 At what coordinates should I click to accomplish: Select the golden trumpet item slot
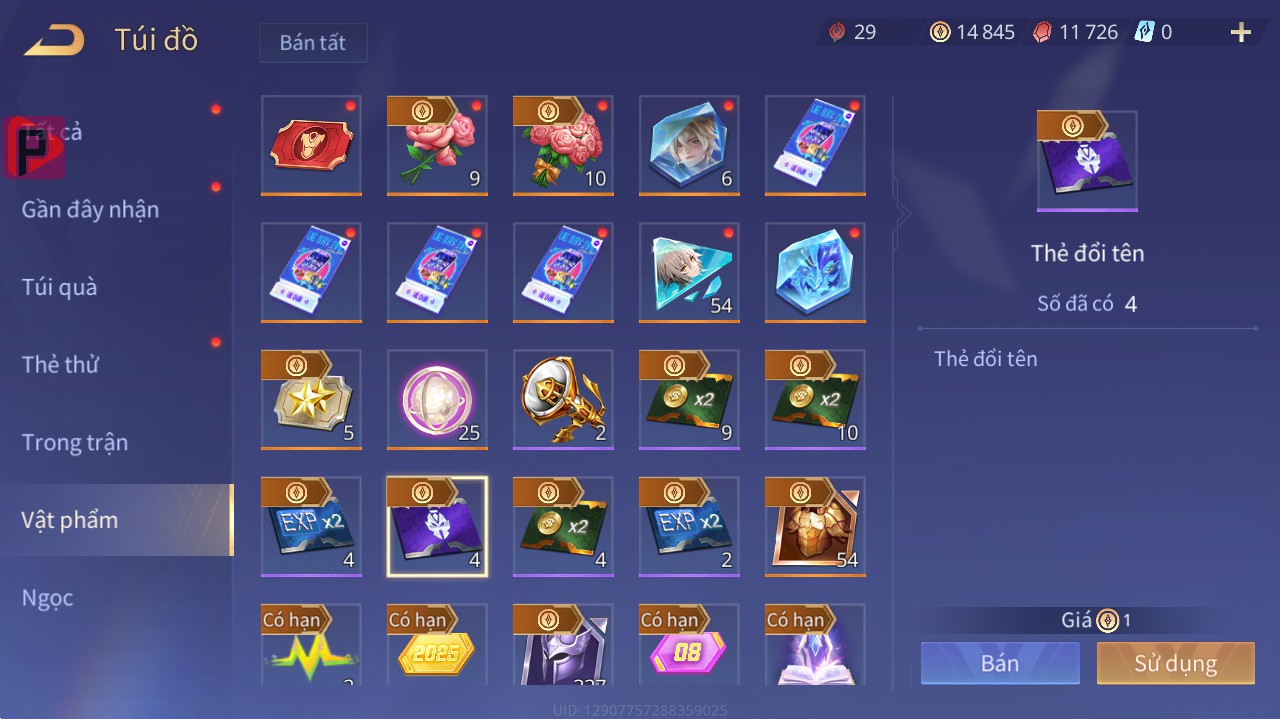coord(563,399)
